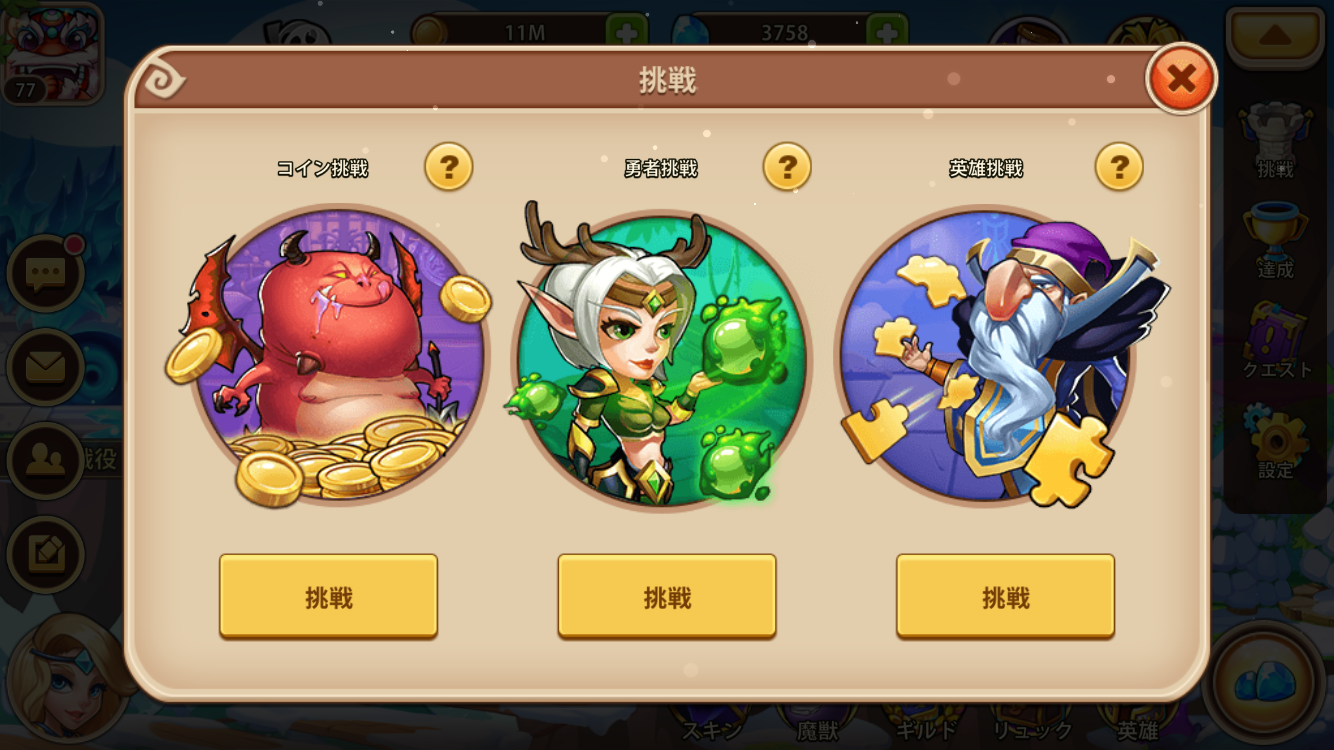Show help for 英雄挑戦 challenge
Screen dimensions: 1334x750
pyautogui.click(x=1120, y=168)
